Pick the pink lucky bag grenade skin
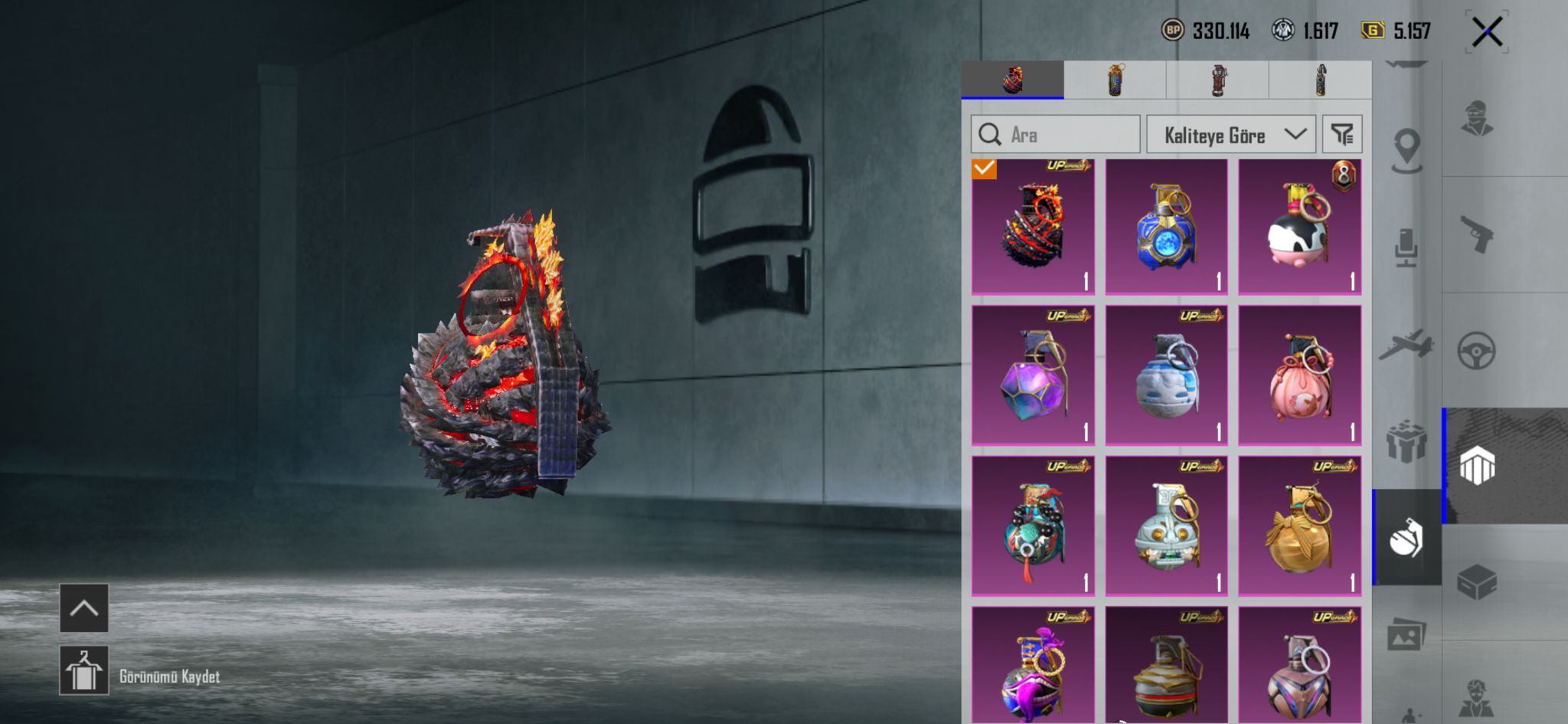This screenshot has height=724, width=1568. pos(1299,375)
